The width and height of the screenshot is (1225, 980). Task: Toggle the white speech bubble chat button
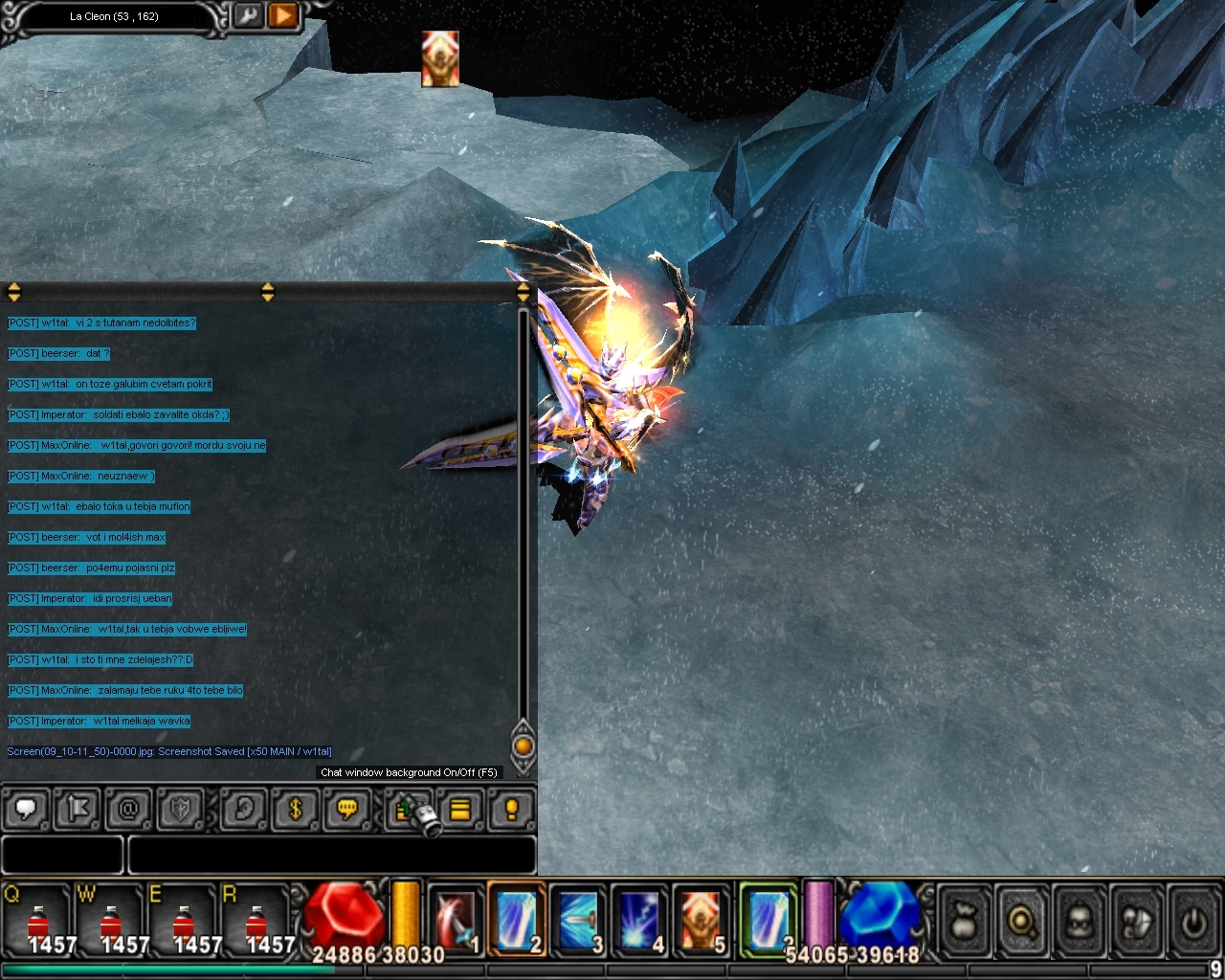[x=27, y=810]
